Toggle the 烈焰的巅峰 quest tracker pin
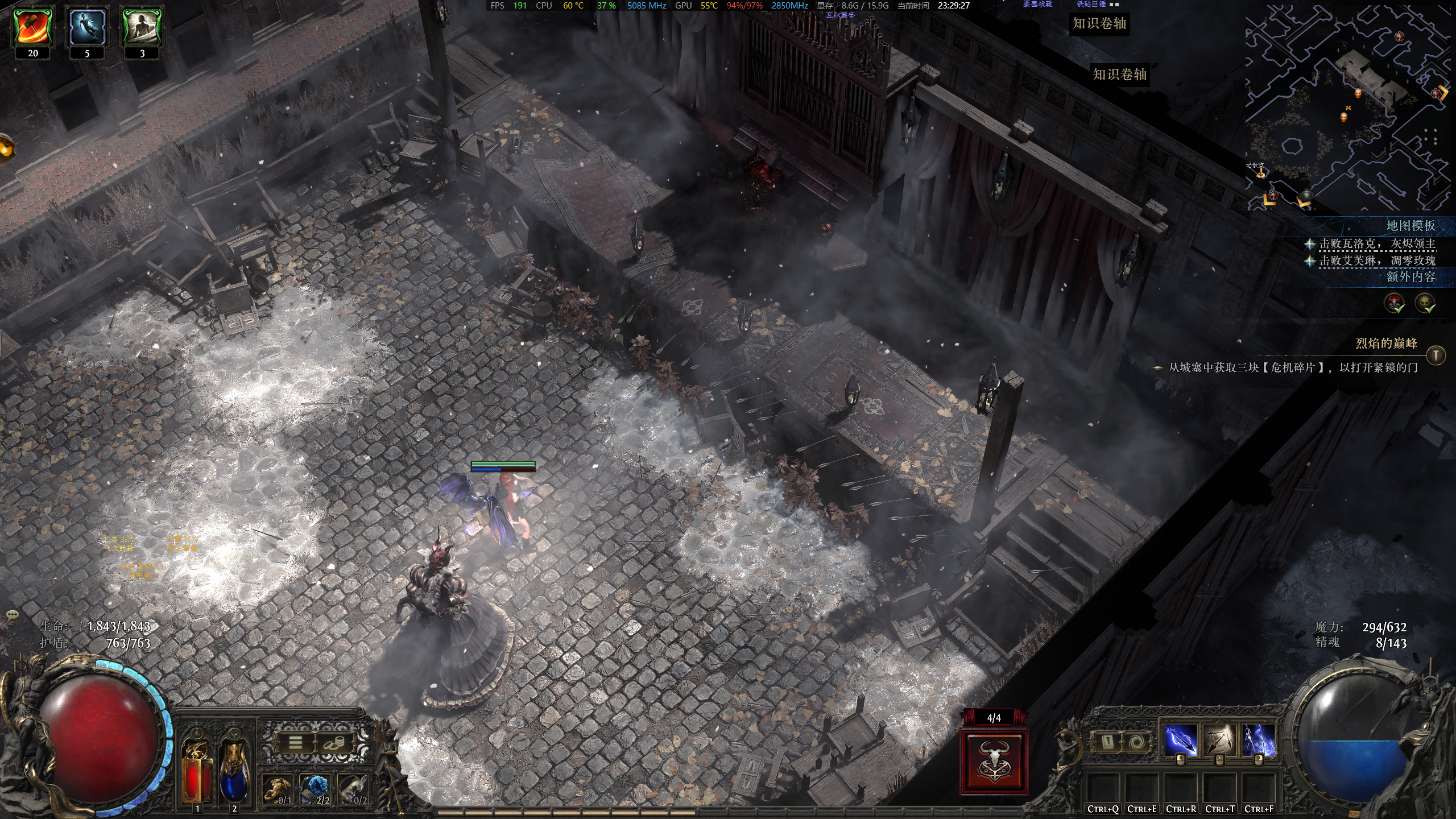 [1436, 355]
